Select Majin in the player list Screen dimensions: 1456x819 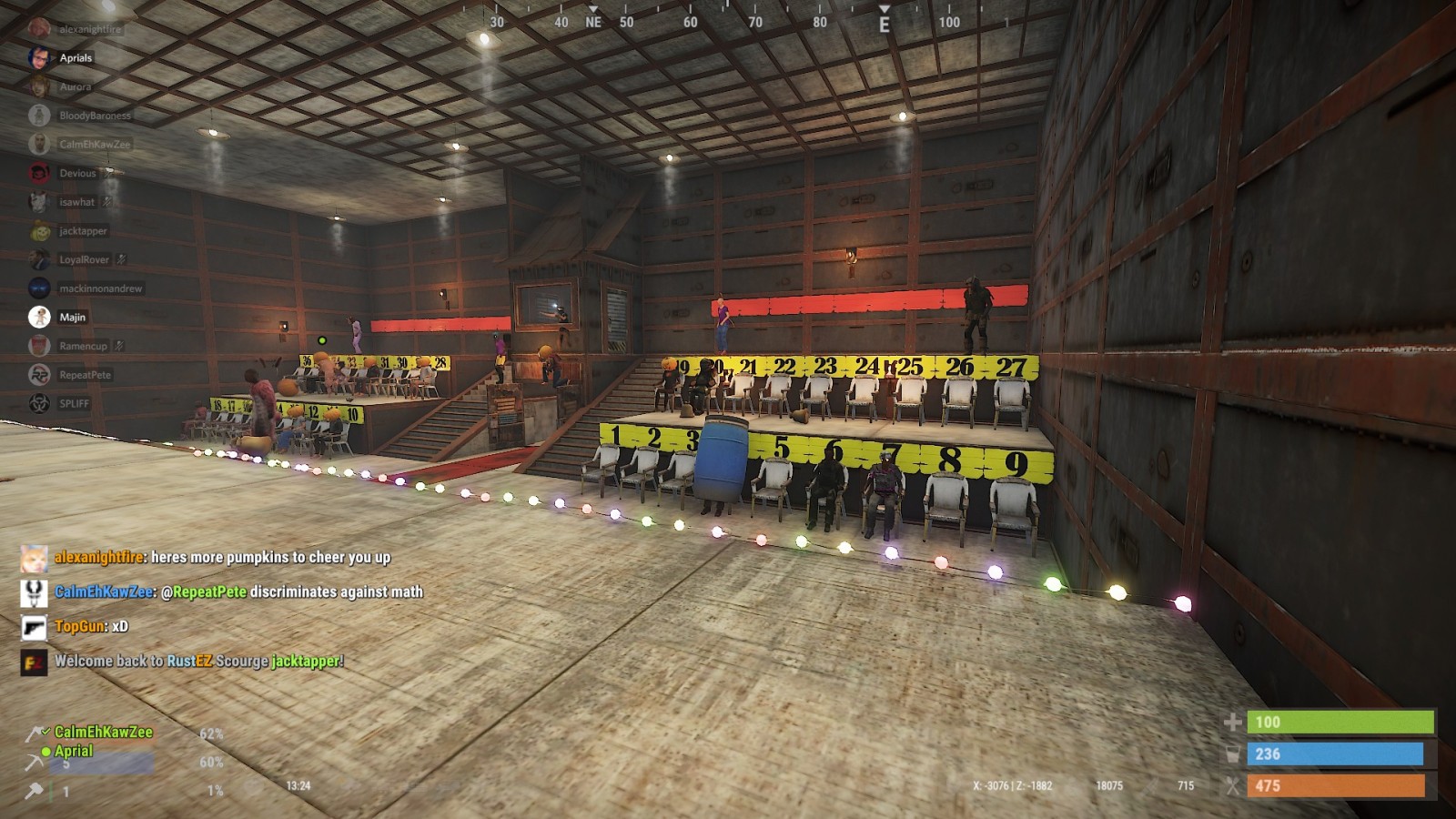pyautogui.click(x=72, y=318)
